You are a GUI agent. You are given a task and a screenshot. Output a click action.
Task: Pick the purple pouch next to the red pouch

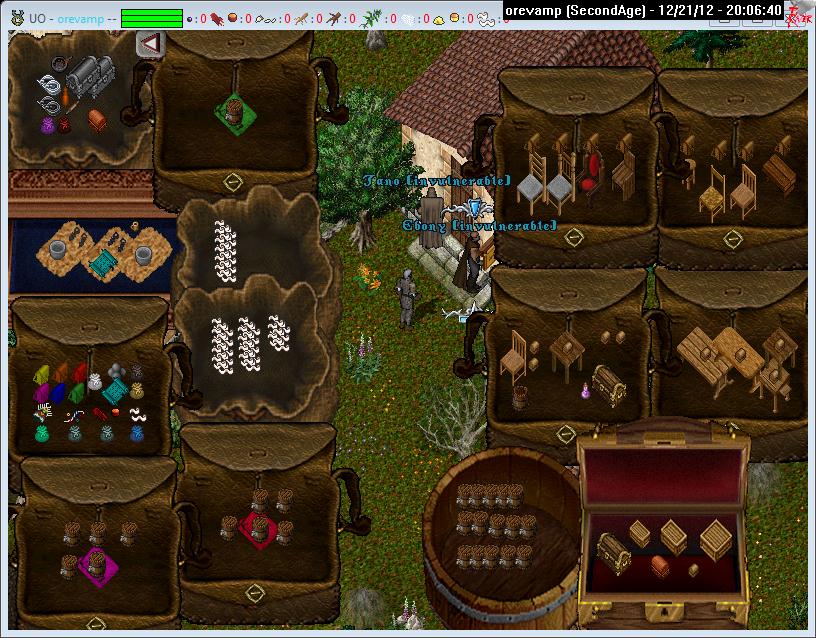47,126
